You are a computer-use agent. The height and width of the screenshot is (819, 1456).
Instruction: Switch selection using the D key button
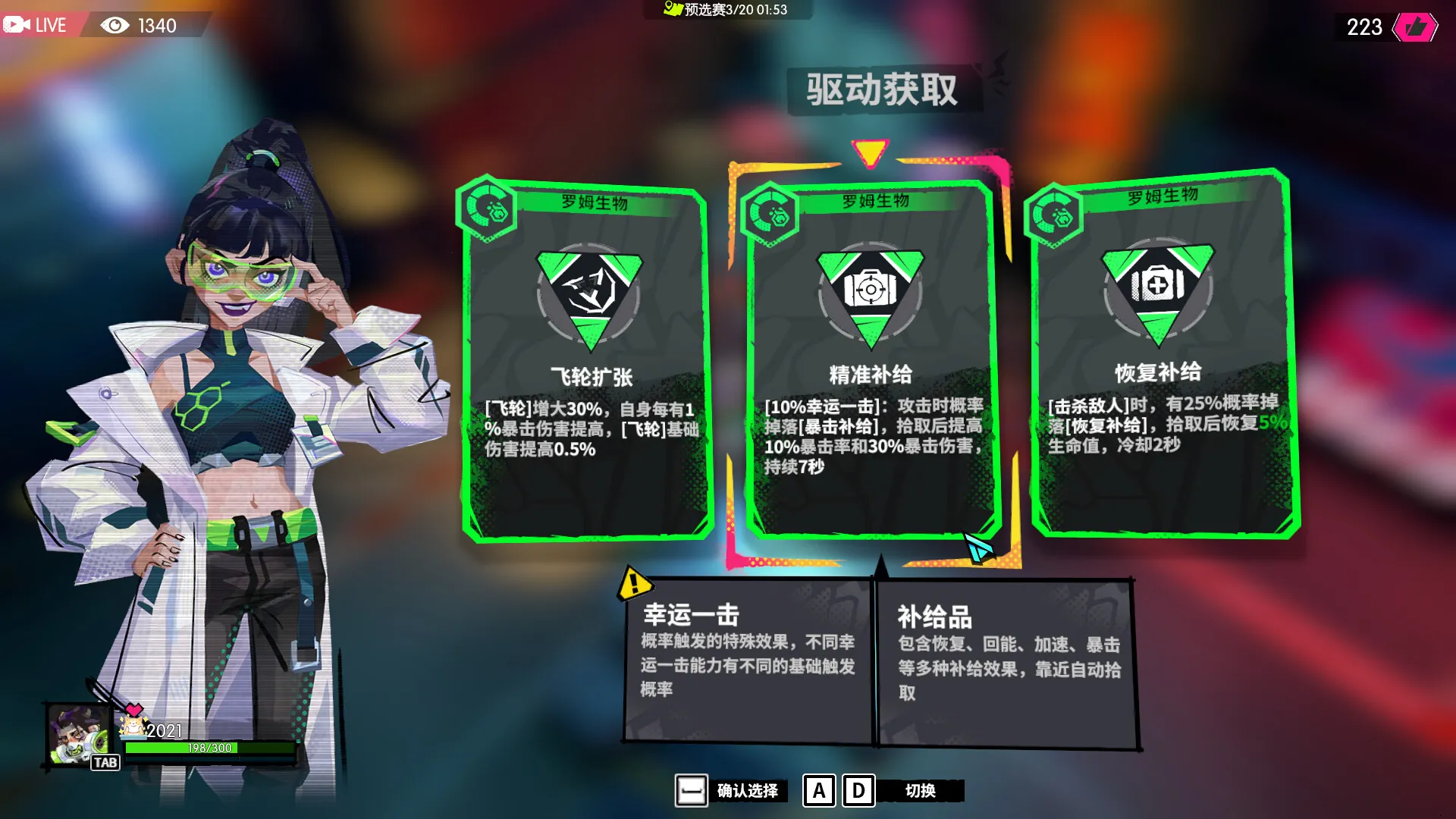click(858, 791)
